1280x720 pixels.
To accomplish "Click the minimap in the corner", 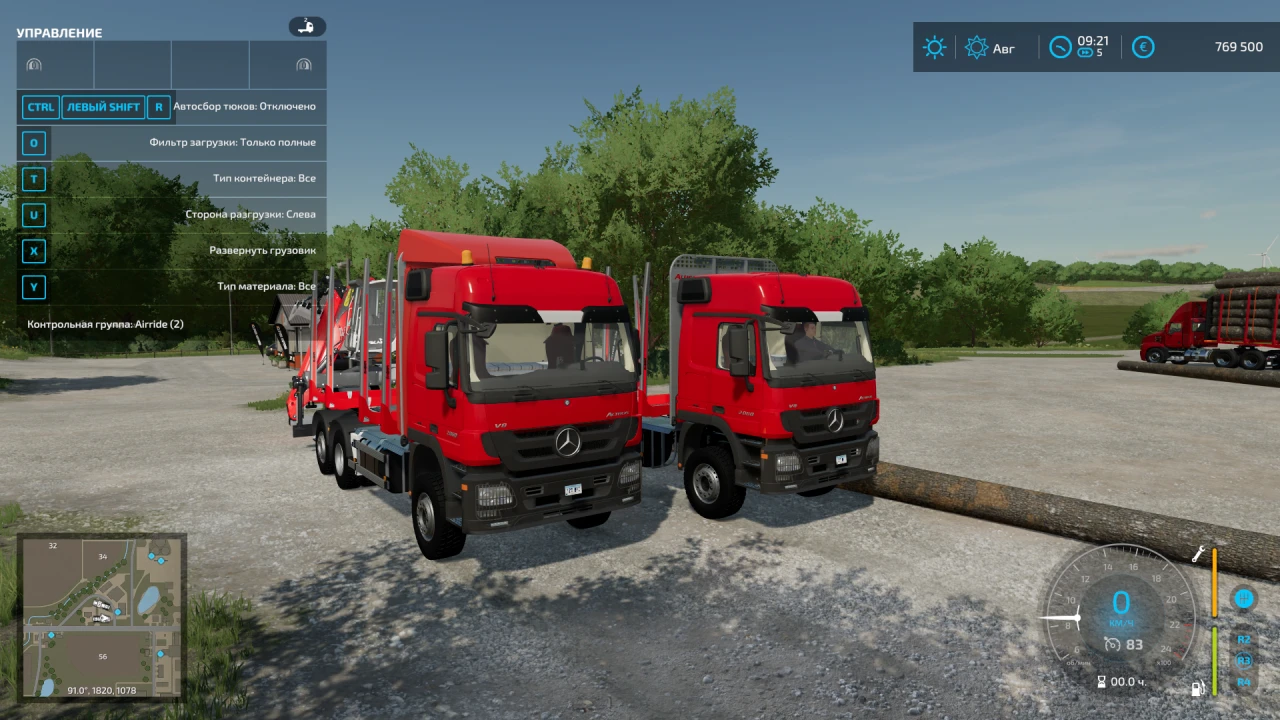I will click(x=101, y=617).
